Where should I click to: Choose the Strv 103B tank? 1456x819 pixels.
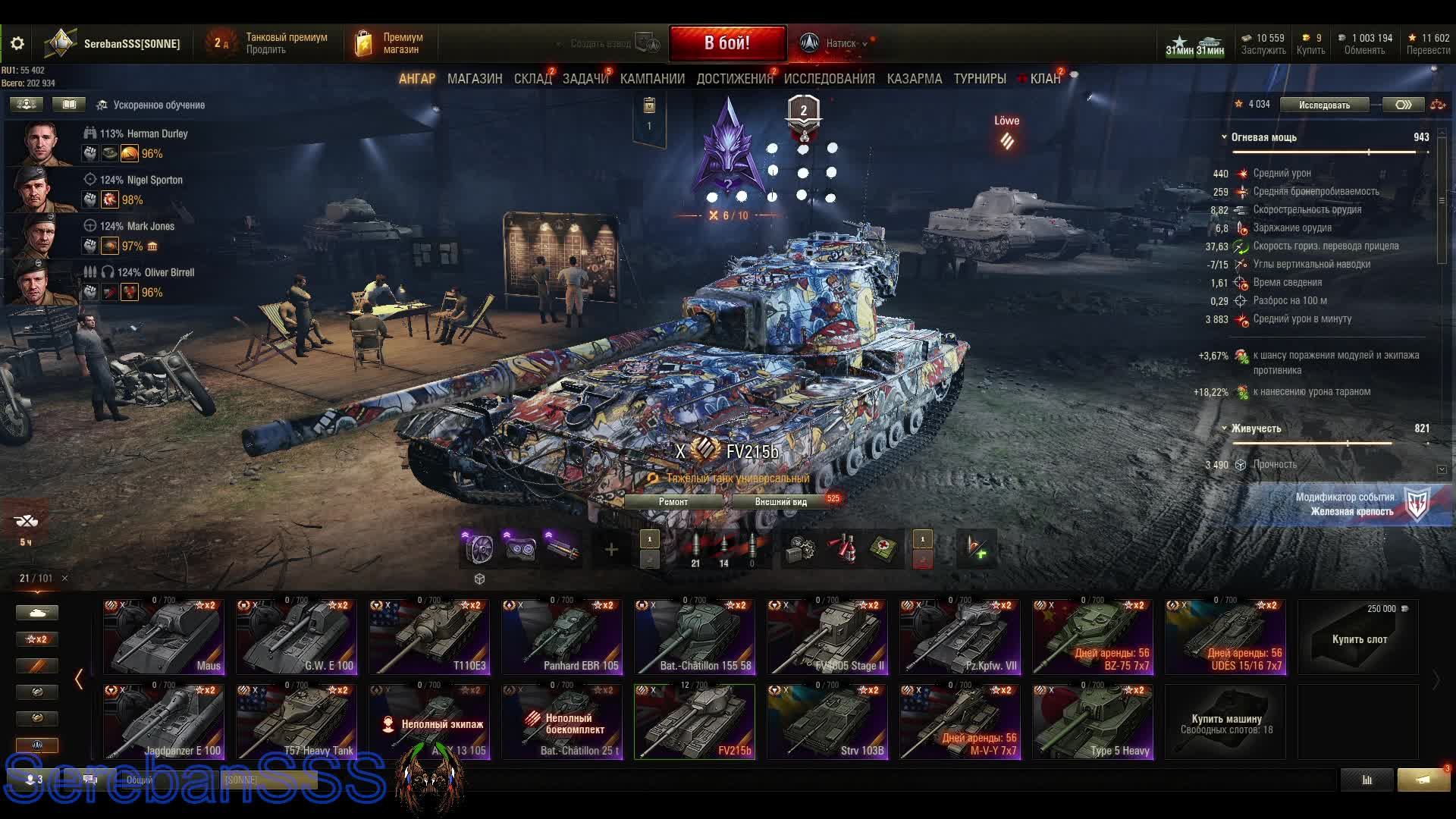(x=827, y=722)
